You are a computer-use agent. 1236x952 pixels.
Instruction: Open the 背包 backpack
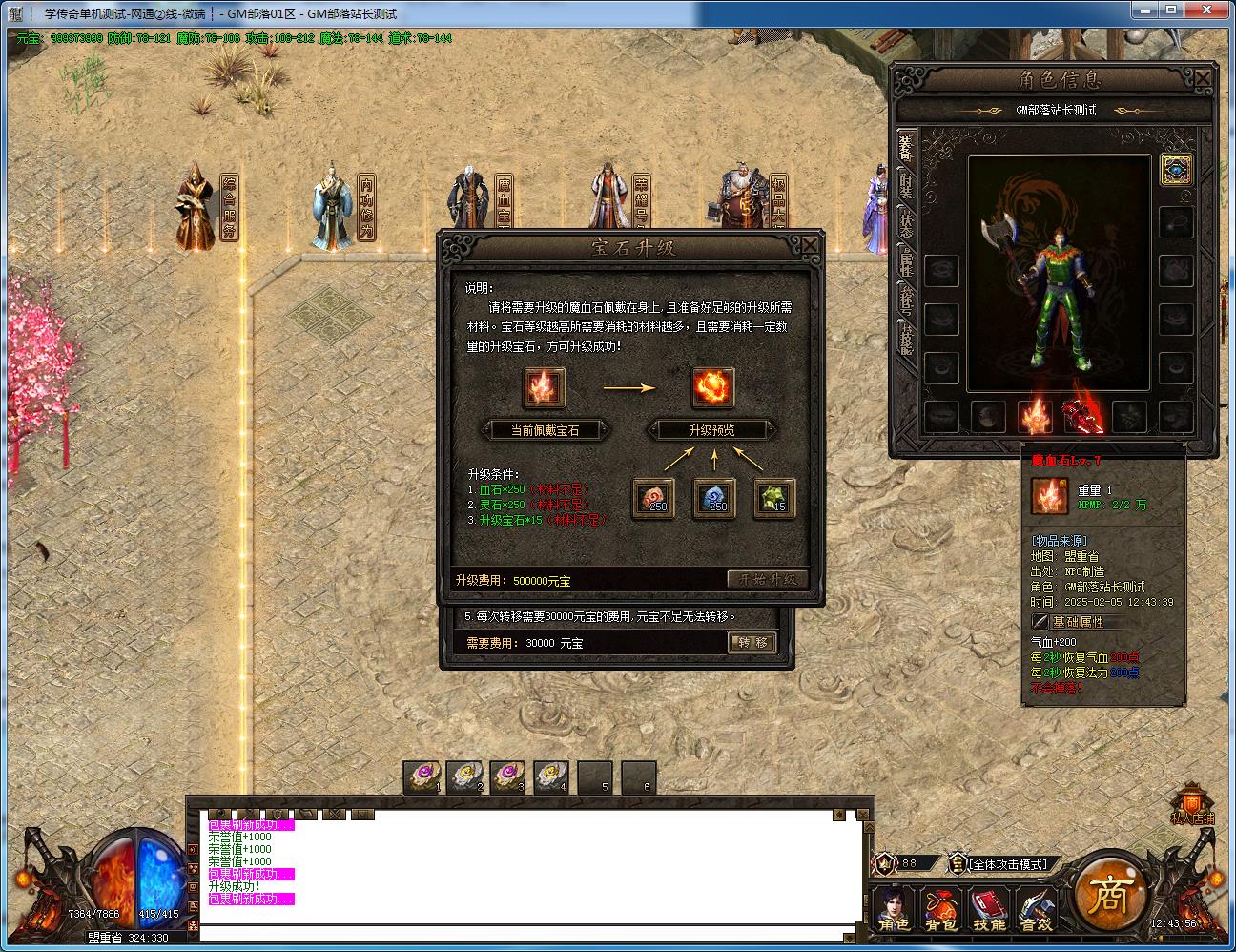(x=941, y=909)
